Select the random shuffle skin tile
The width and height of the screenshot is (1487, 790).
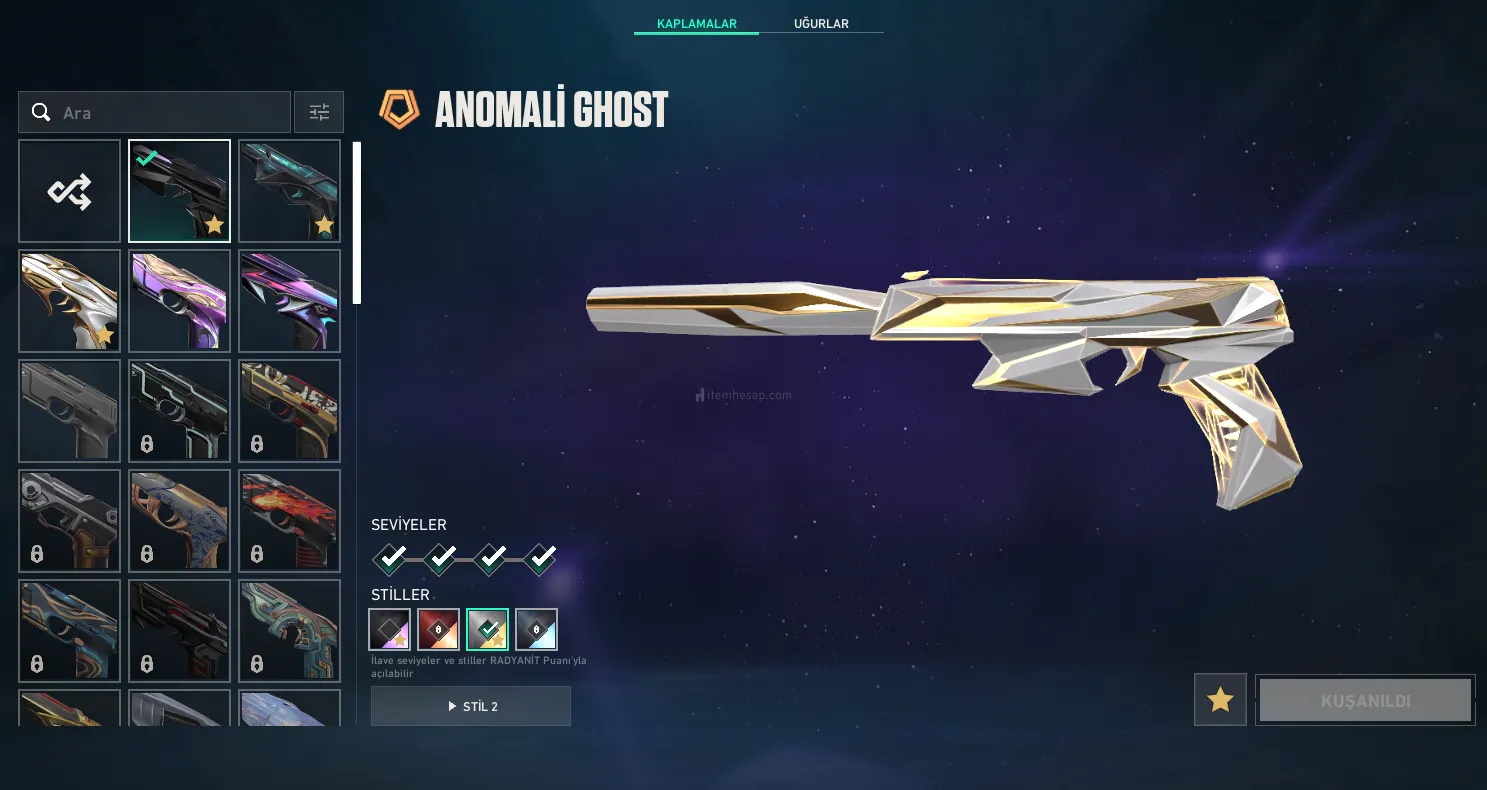click(70, 191)
